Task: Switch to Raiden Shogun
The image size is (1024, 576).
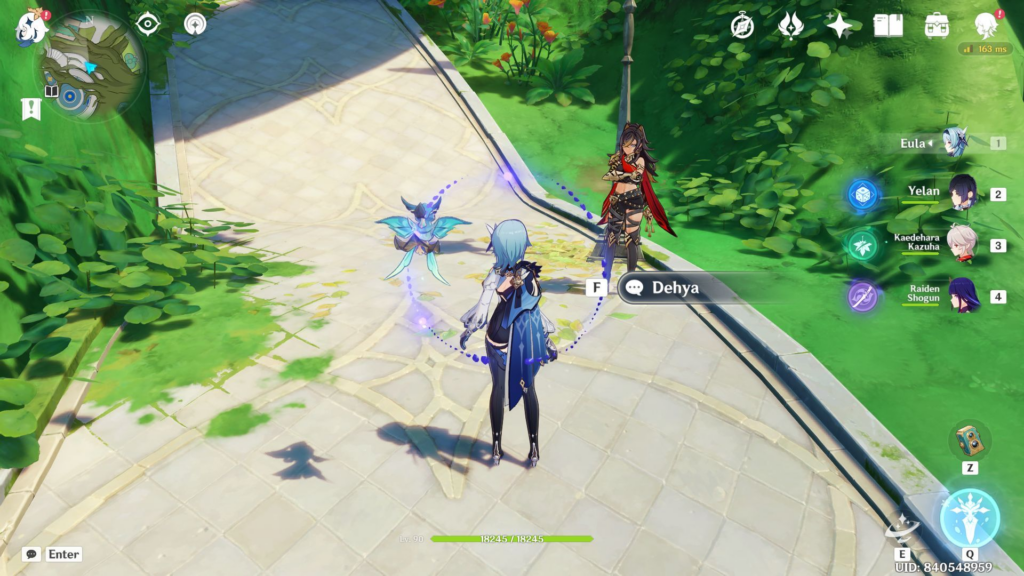Action: point(962,296)
